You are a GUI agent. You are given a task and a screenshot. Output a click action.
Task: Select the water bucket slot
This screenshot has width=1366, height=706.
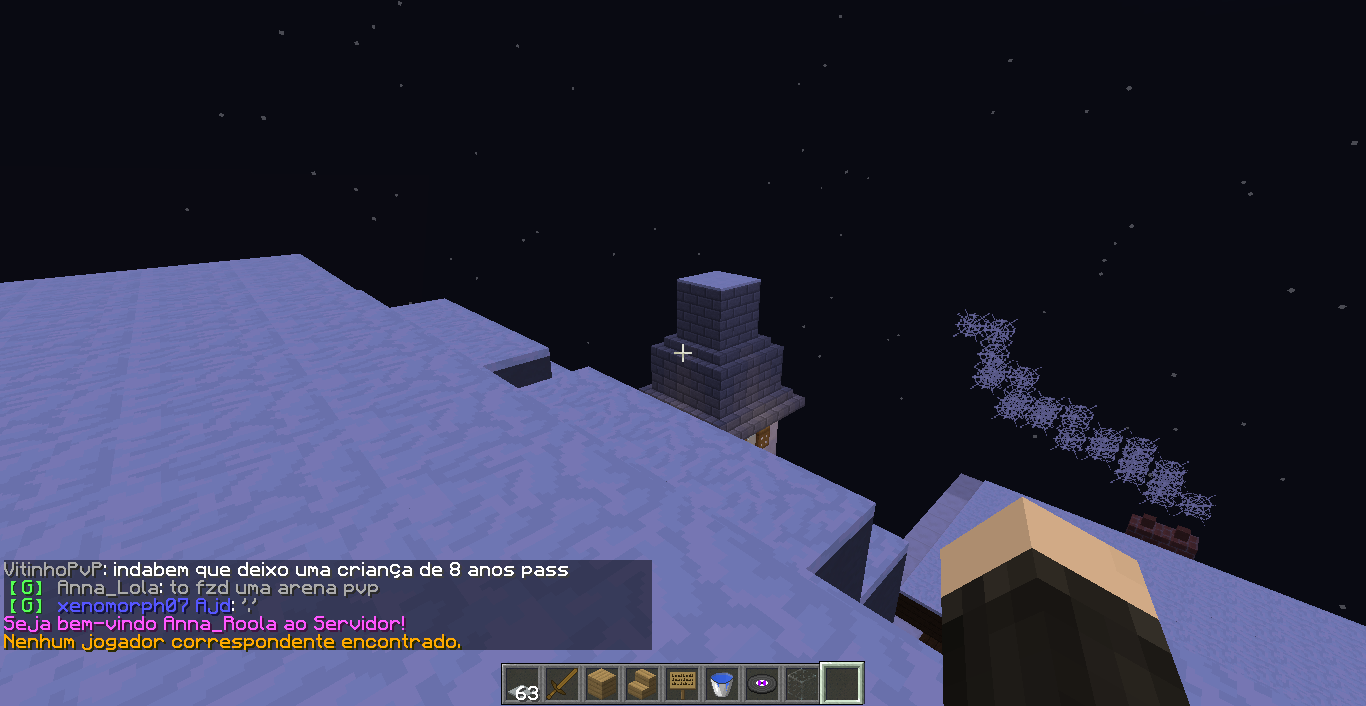(722, 684)
